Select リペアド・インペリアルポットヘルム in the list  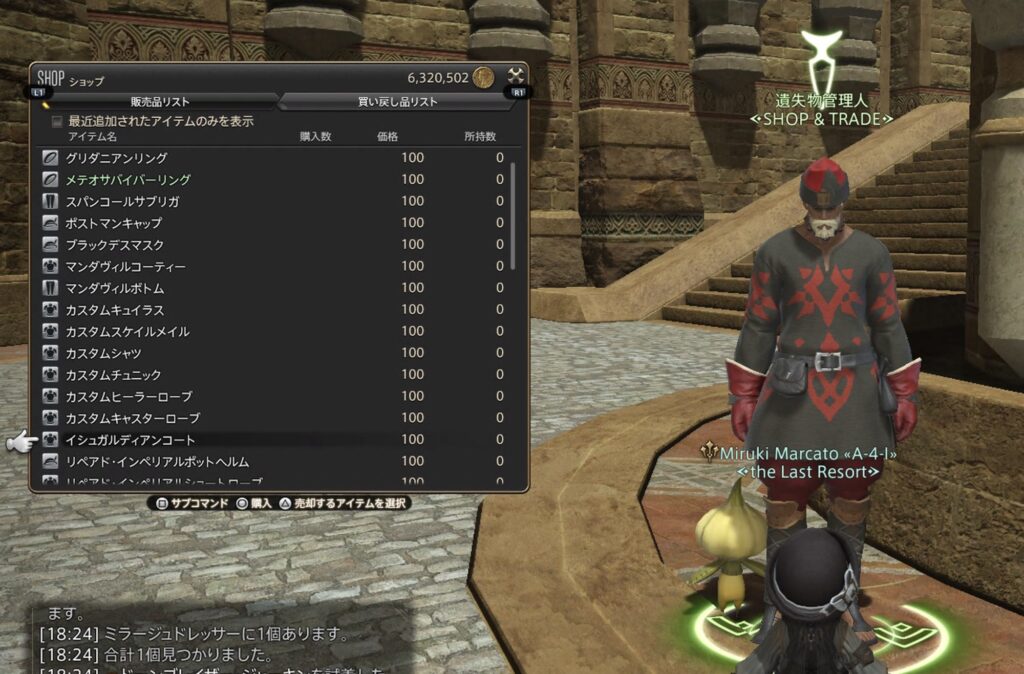(157, 462)
